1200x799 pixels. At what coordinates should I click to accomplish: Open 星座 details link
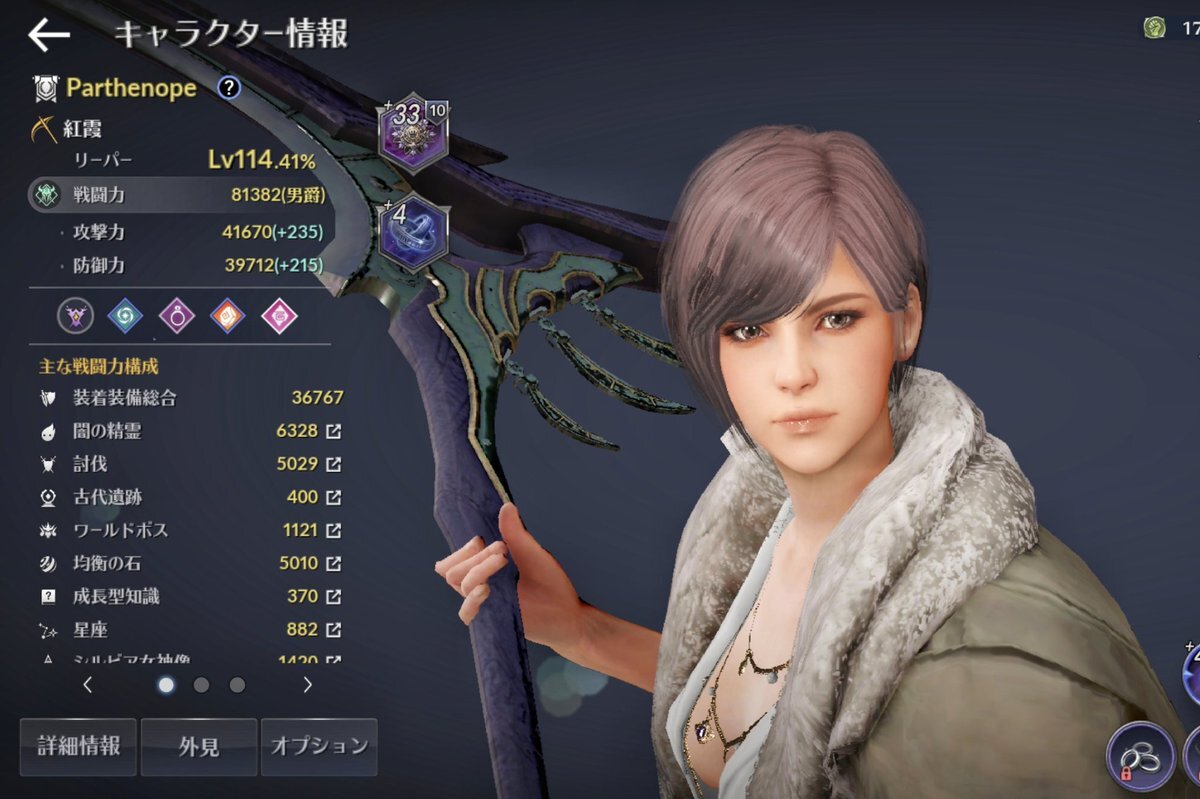(334, 630)
